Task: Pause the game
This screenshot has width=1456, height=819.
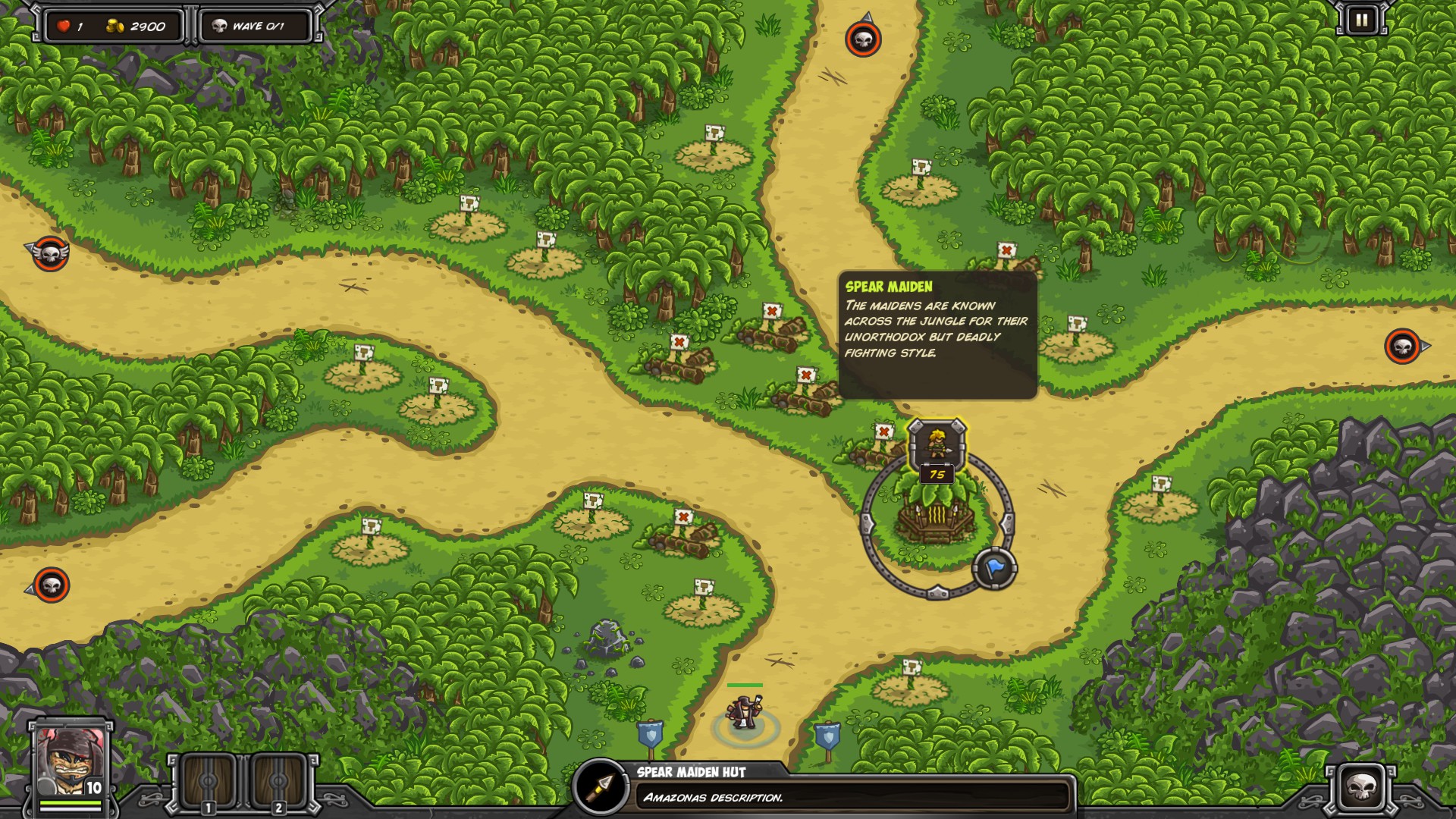Action: tap(1361, 20)
